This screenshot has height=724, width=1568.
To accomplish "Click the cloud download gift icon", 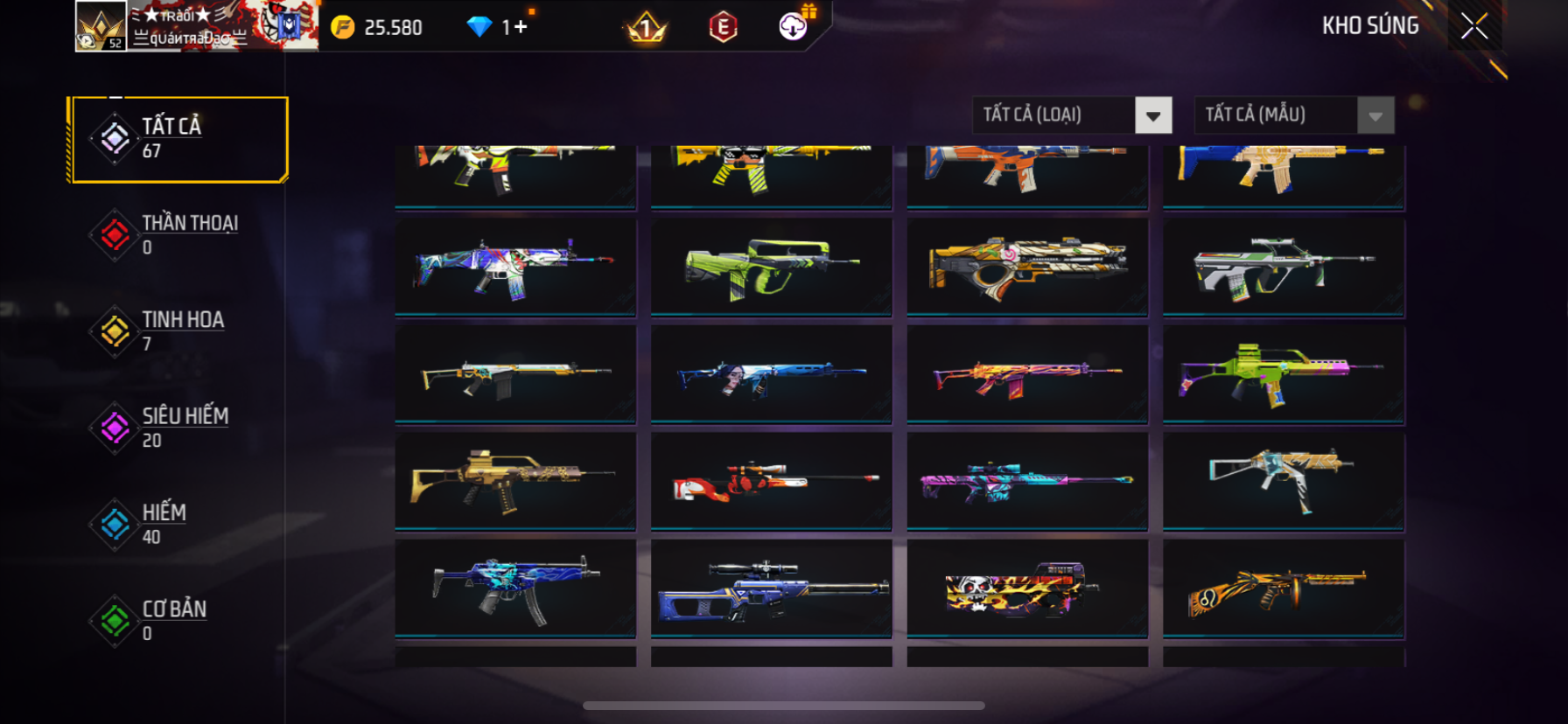I will click(x=794, y=26).
